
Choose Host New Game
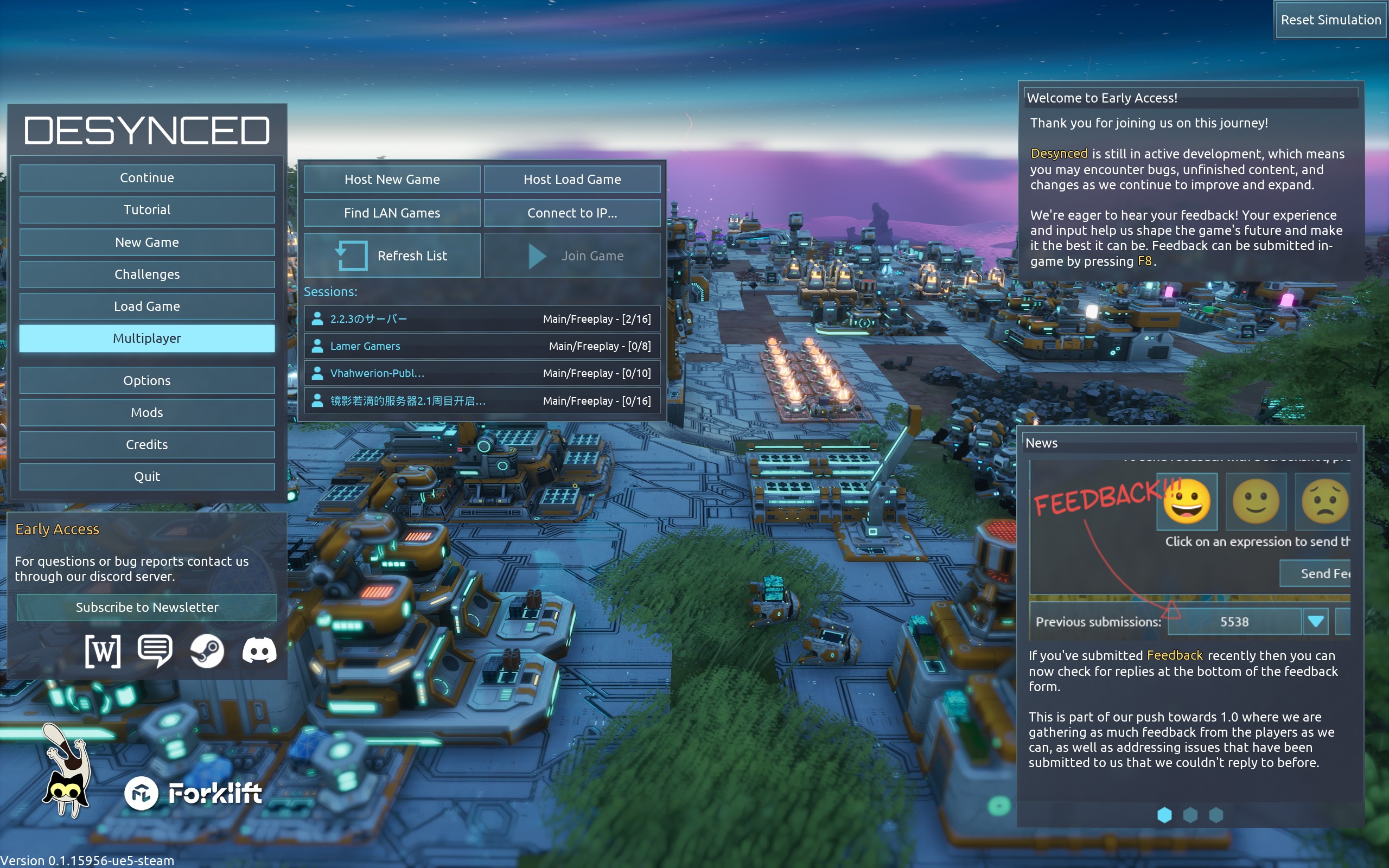click(392, 180)
